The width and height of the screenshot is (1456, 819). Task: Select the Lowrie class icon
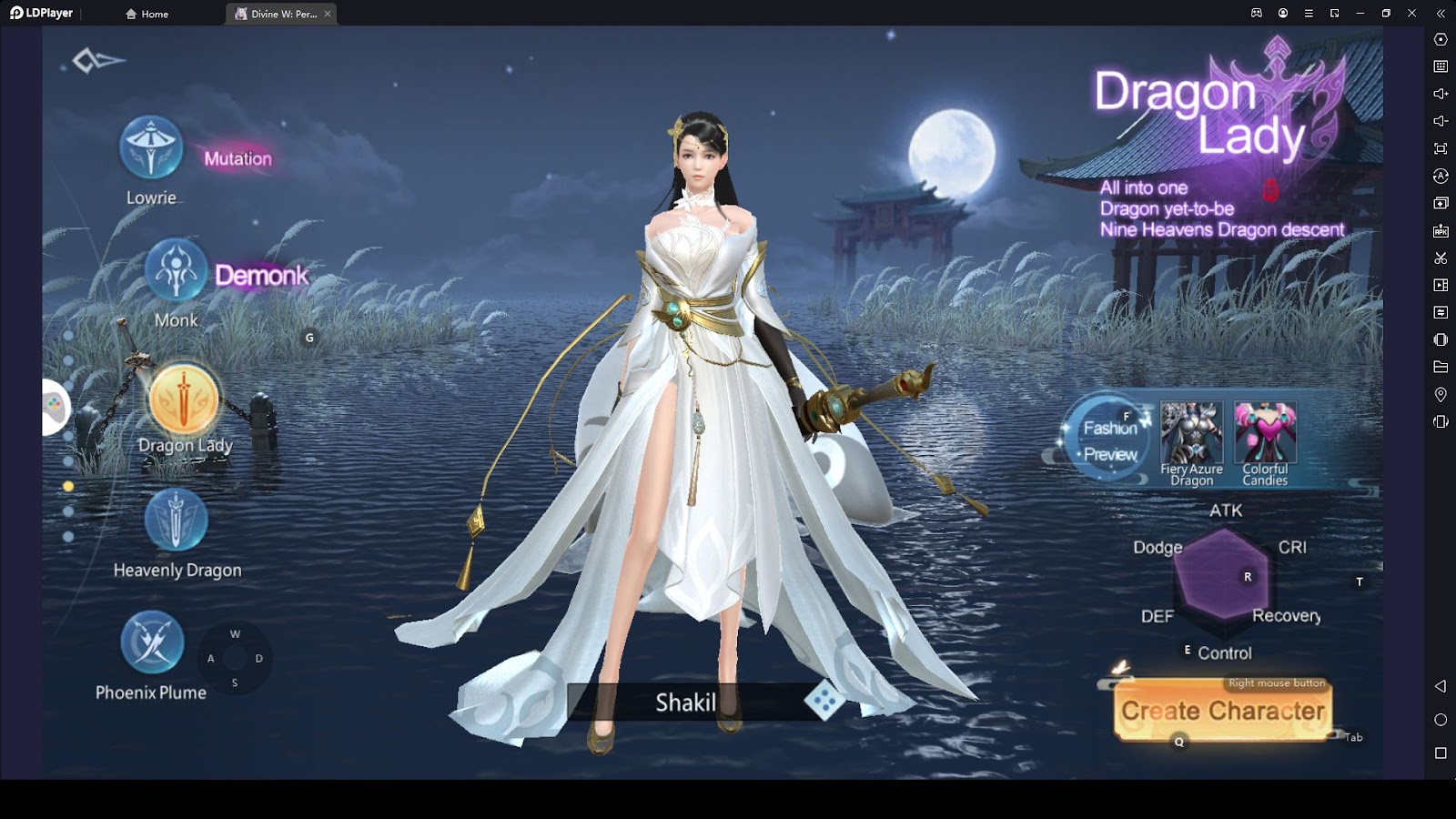[x=151, y=147]
